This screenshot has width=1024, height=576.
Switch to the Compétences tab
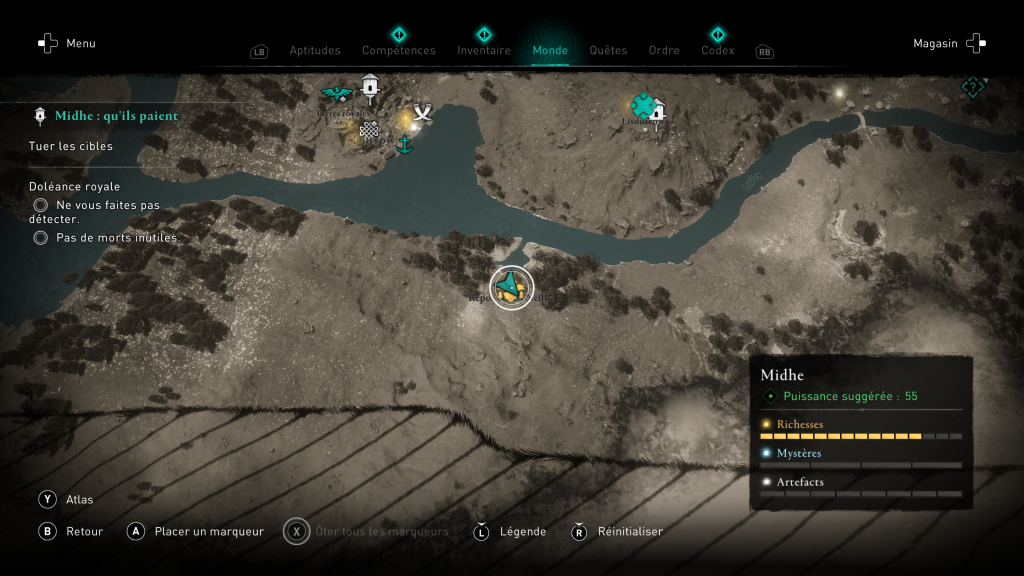pyautogui.click(x=399, y=50)
